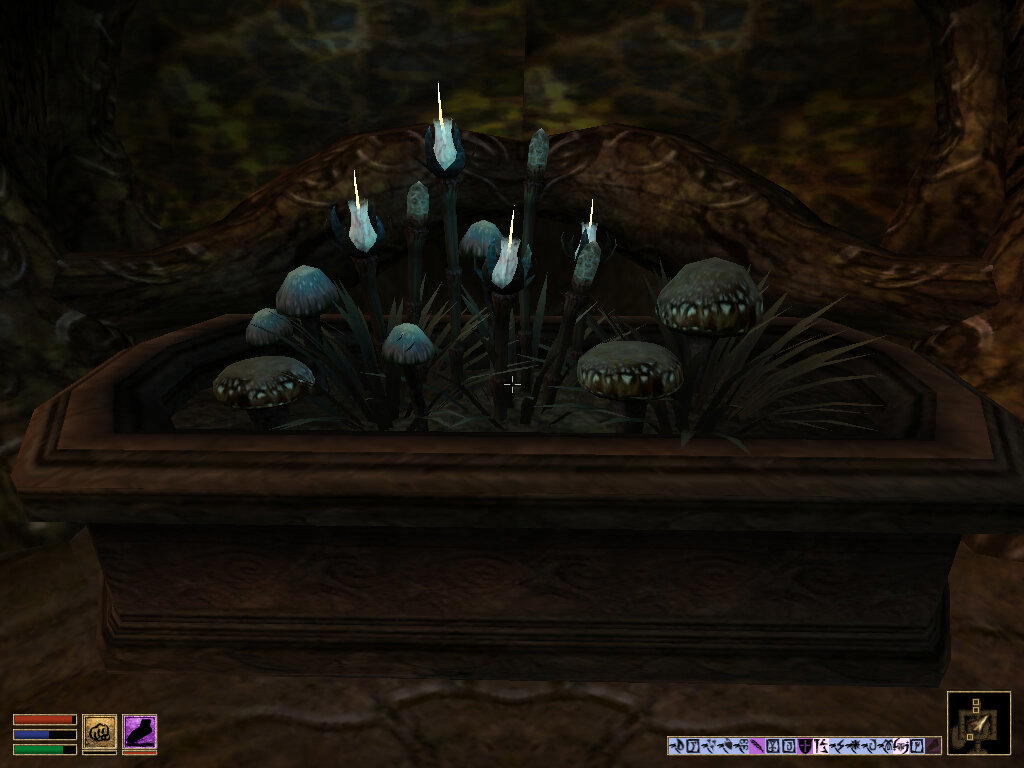Select the purple boot magic item icon
The height and width of the screenshot is (768, 1024).
point(139,732)
